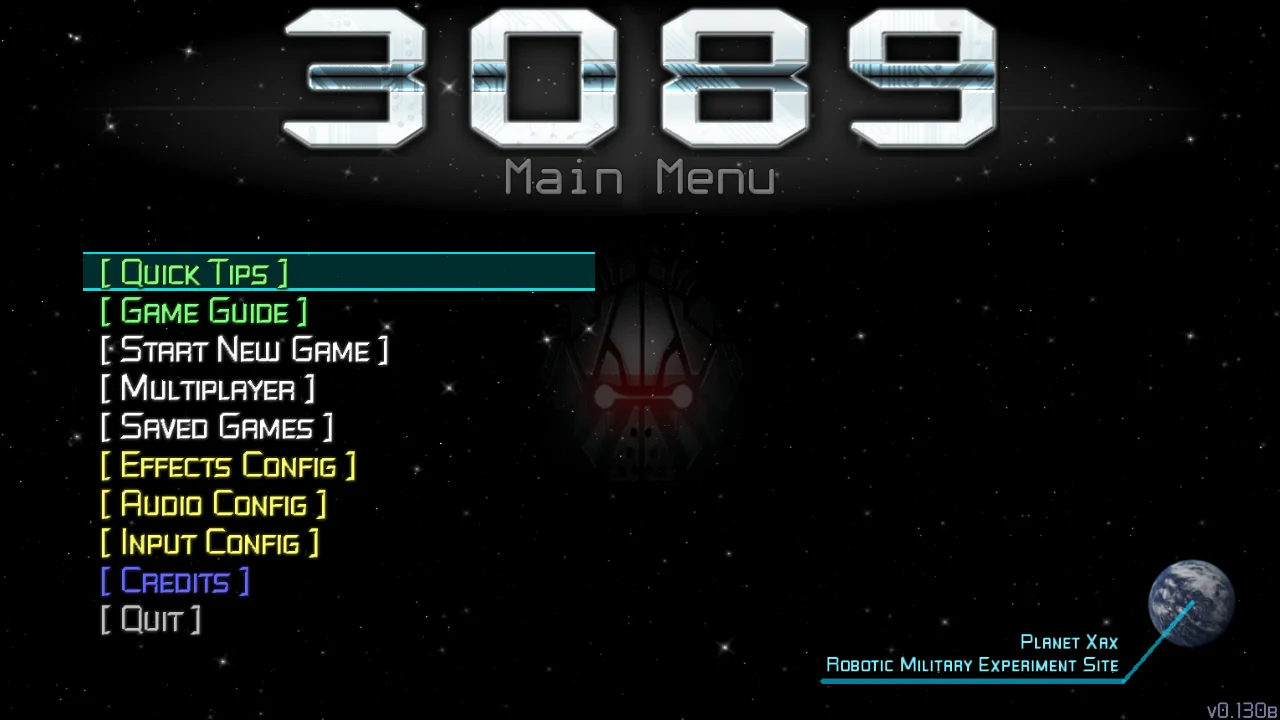Click the planet Xax globe image
Image resolution: width=1280 pixels, height=720 pixels.
coord(1190,600)
